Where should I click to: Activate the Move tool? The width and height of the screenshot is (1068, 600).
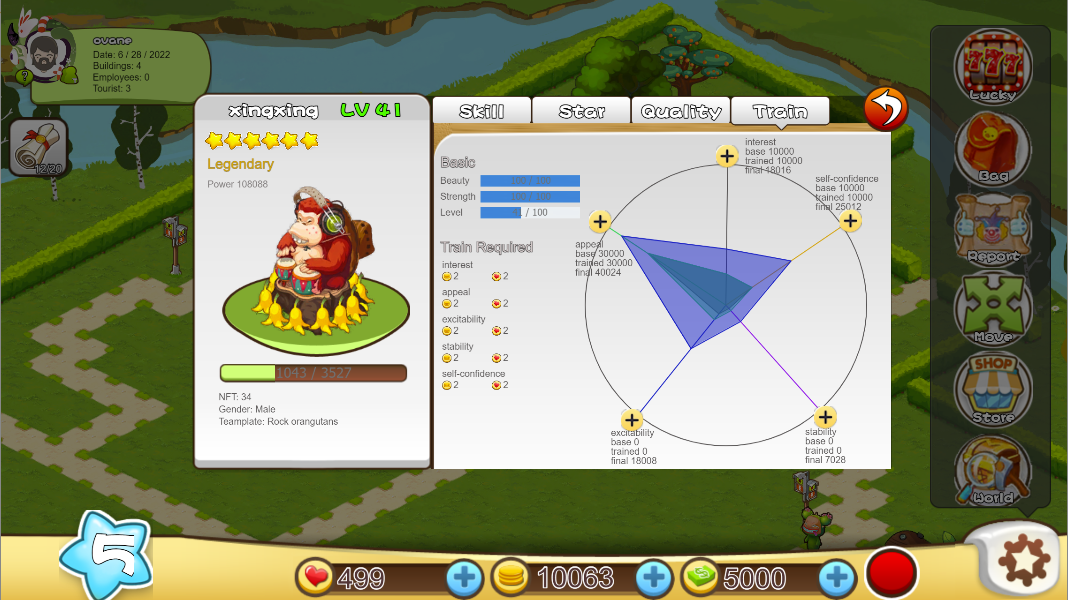(992, 308)
